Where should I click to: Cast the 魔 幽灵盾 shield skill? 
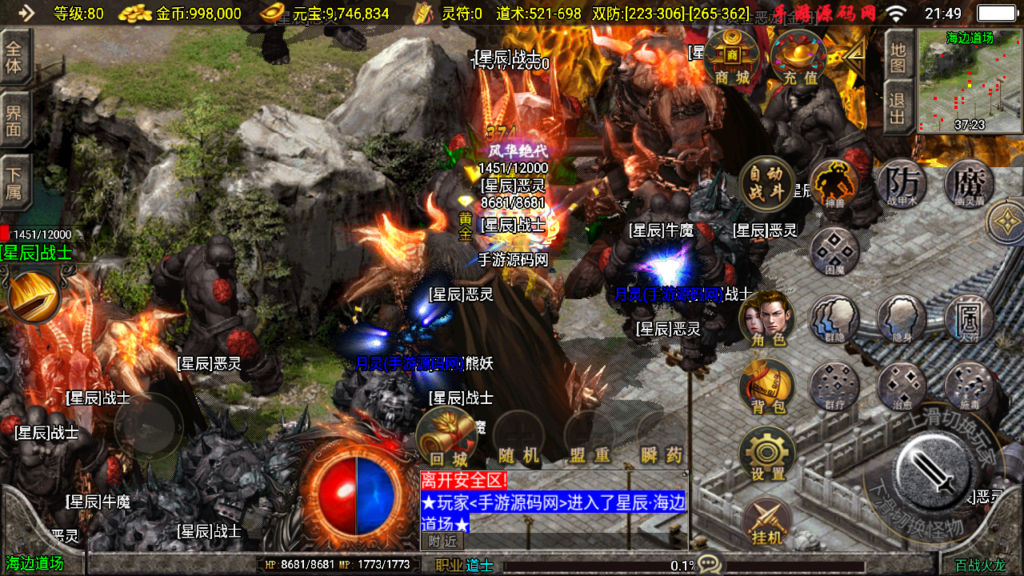tap(968, 185)
